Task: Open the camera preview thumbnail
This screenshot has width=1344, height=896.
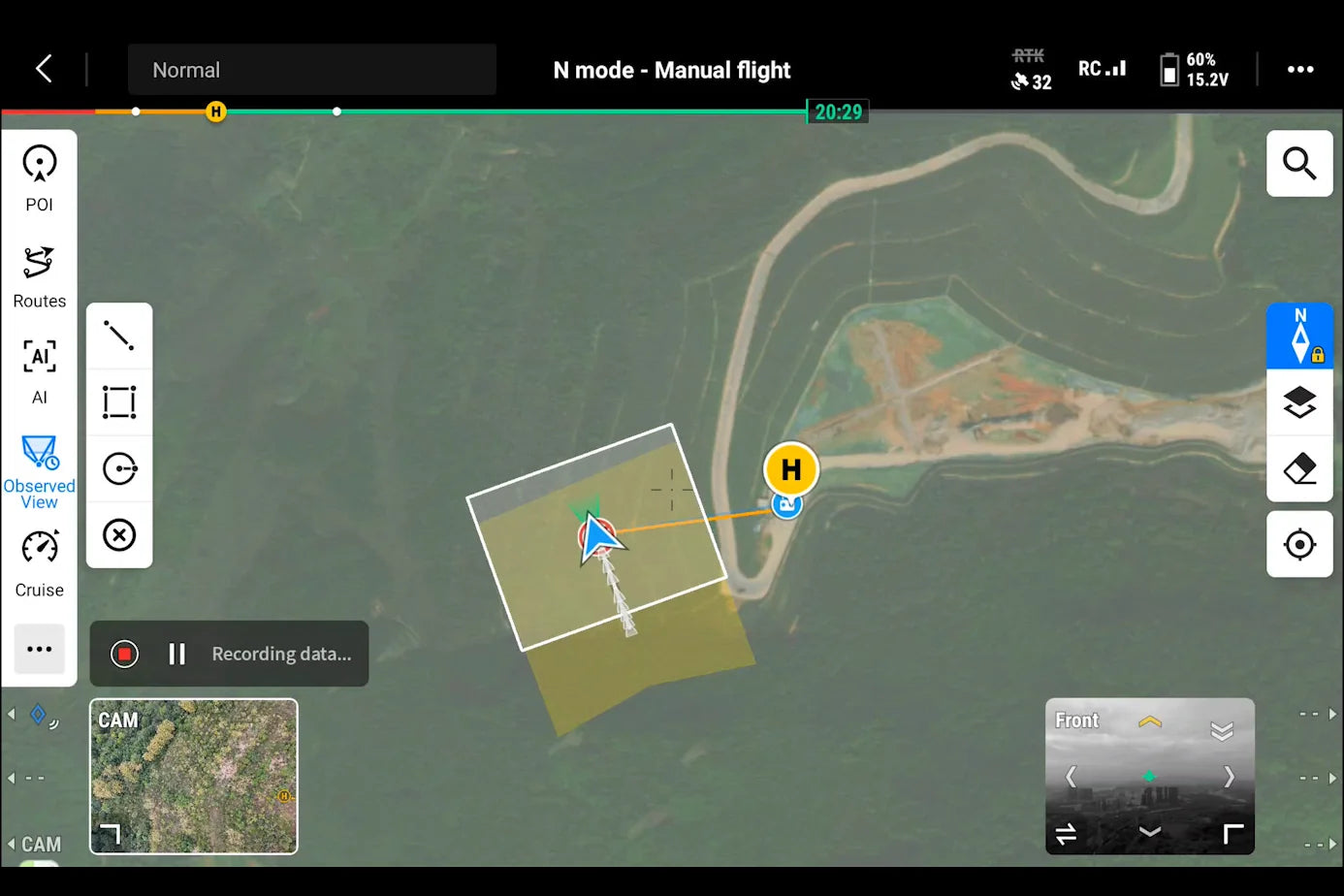Action: pos(193,776)
